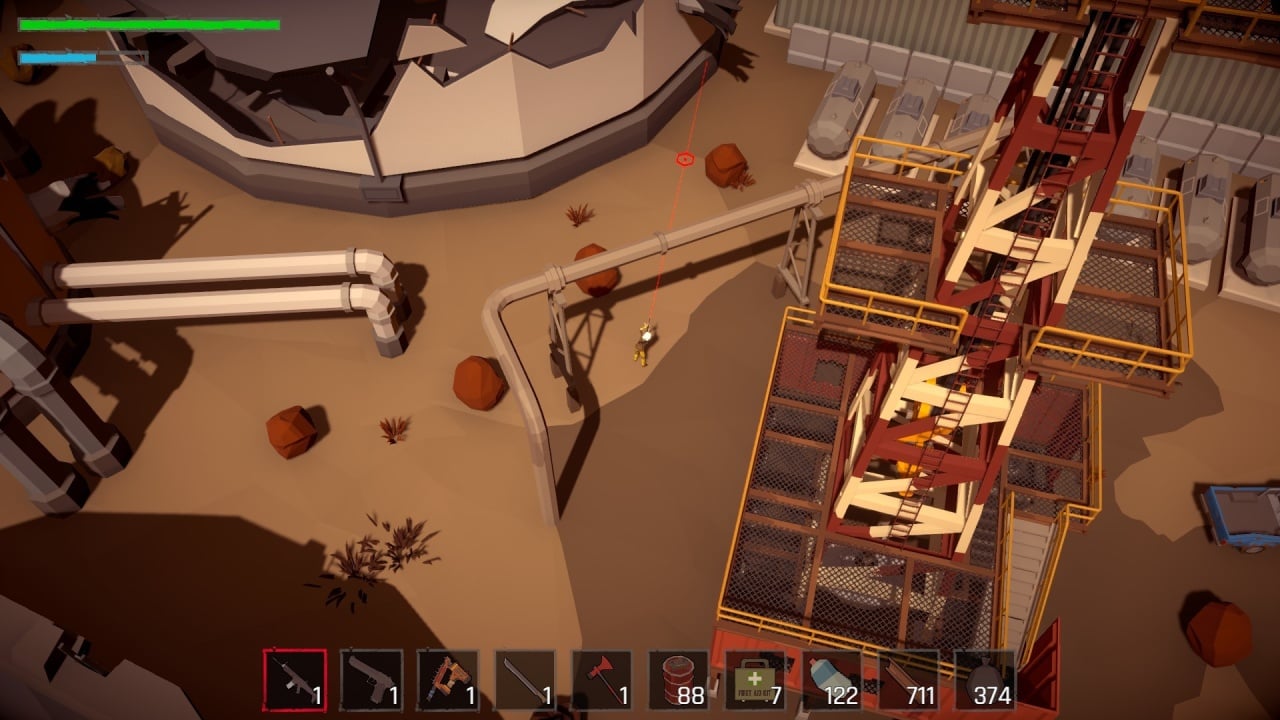Select the red fire axe slot

[x=602, y=680]
